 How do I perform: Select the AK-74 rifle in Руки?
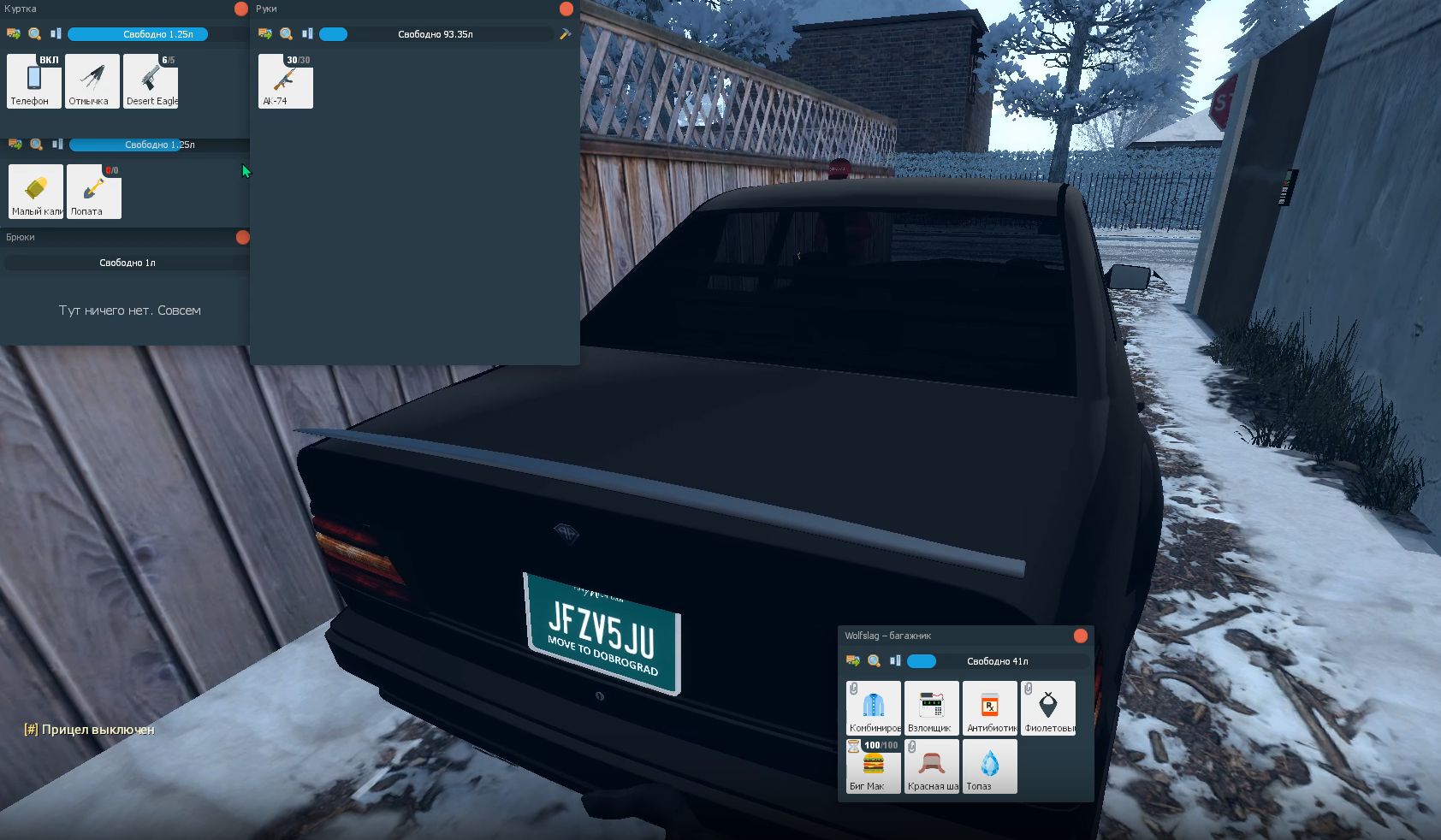point(286,80)
